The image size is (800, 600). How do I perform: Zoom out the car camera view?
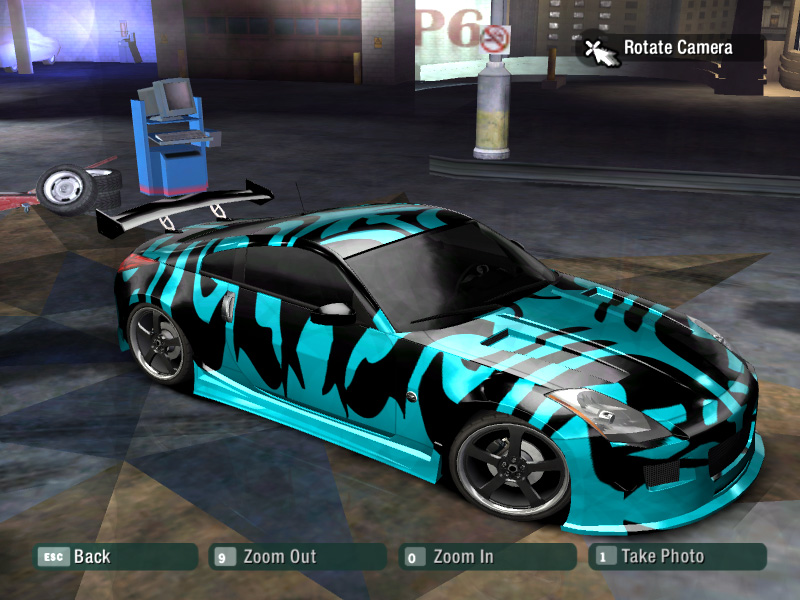(296, 556)
